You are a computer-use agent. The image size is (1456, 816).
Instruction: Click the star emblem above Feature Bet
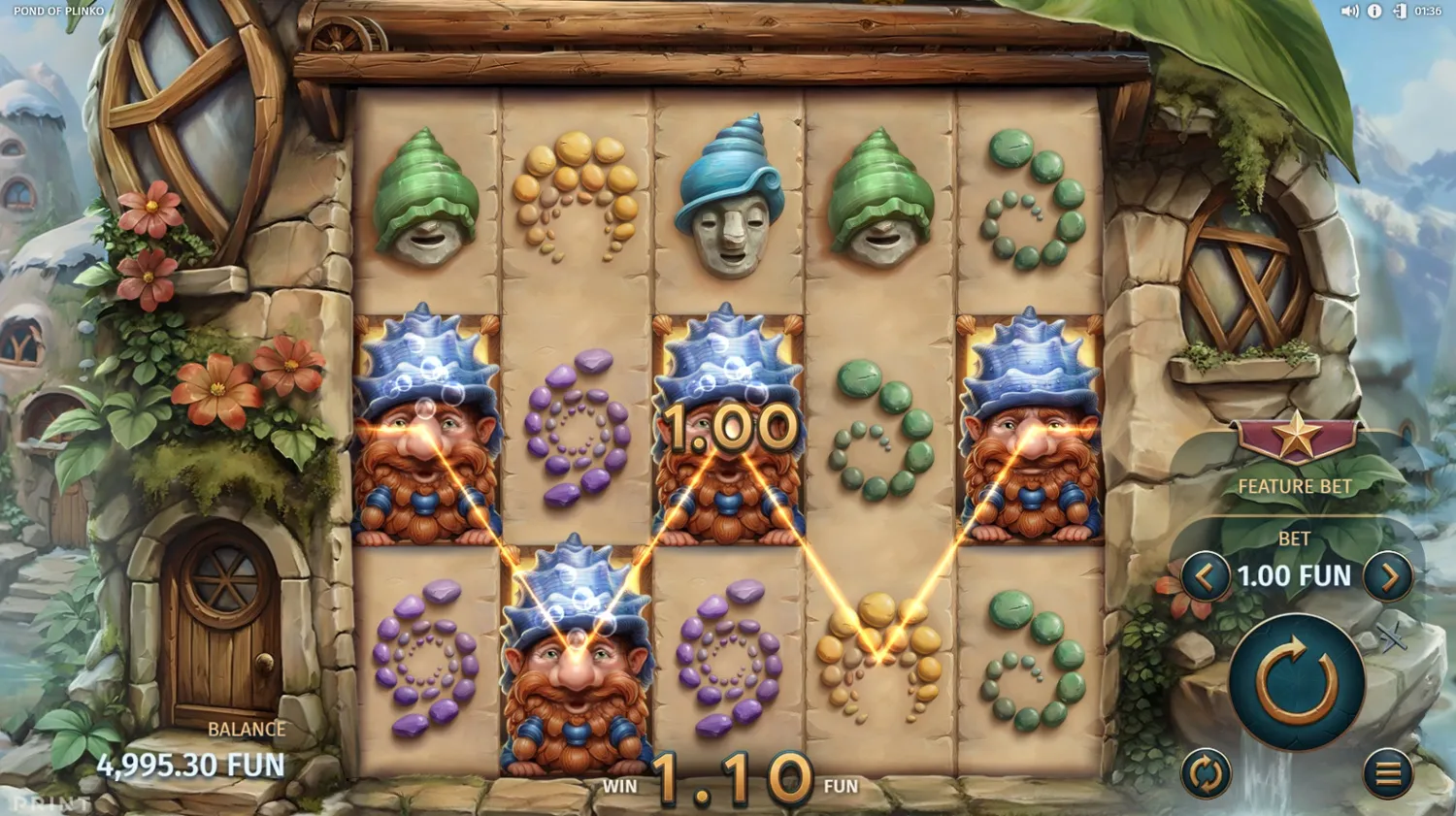pyautogui.click(x=1298, y=436)
